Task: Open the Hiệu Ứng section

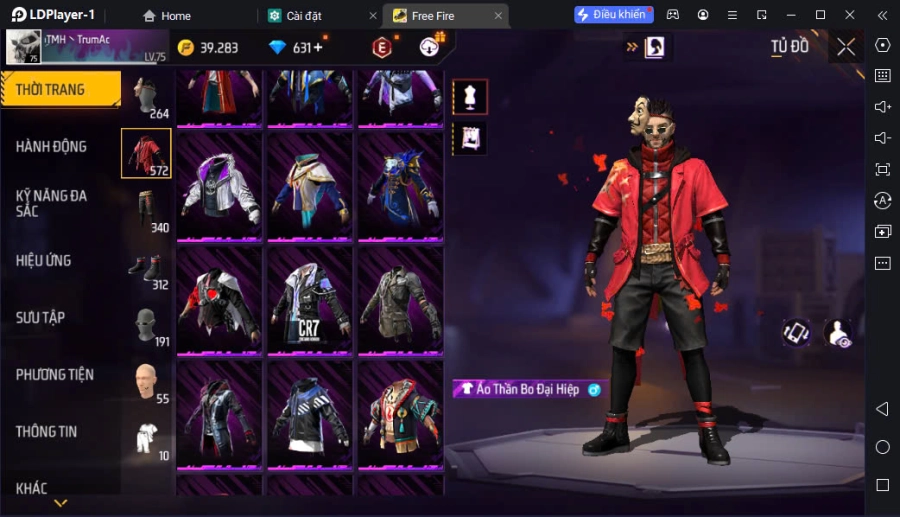Action: click(44, 261)
